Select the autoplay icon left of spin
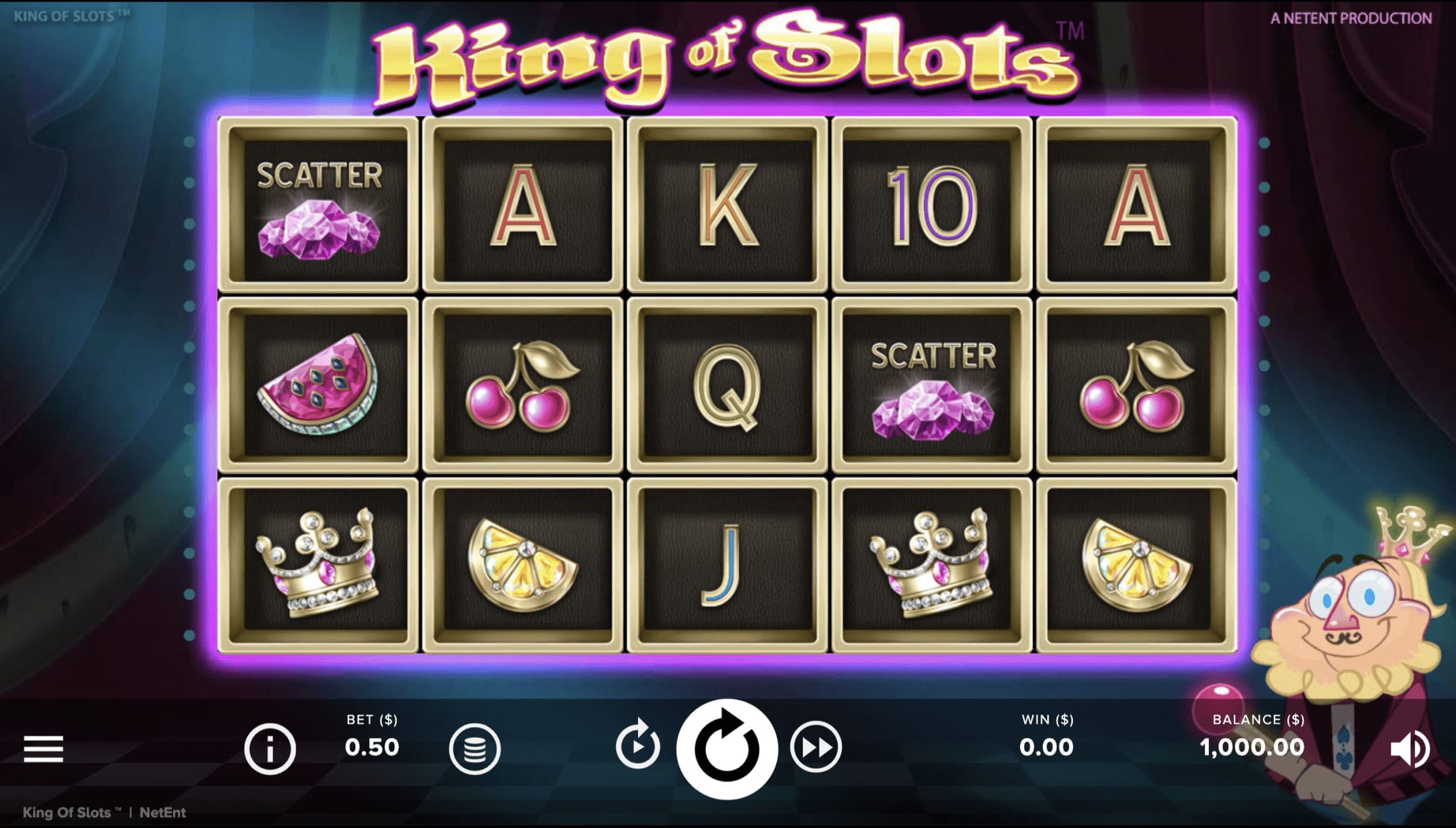The height and width of the screenshot is (828, 1456). (x=637, y=747)
